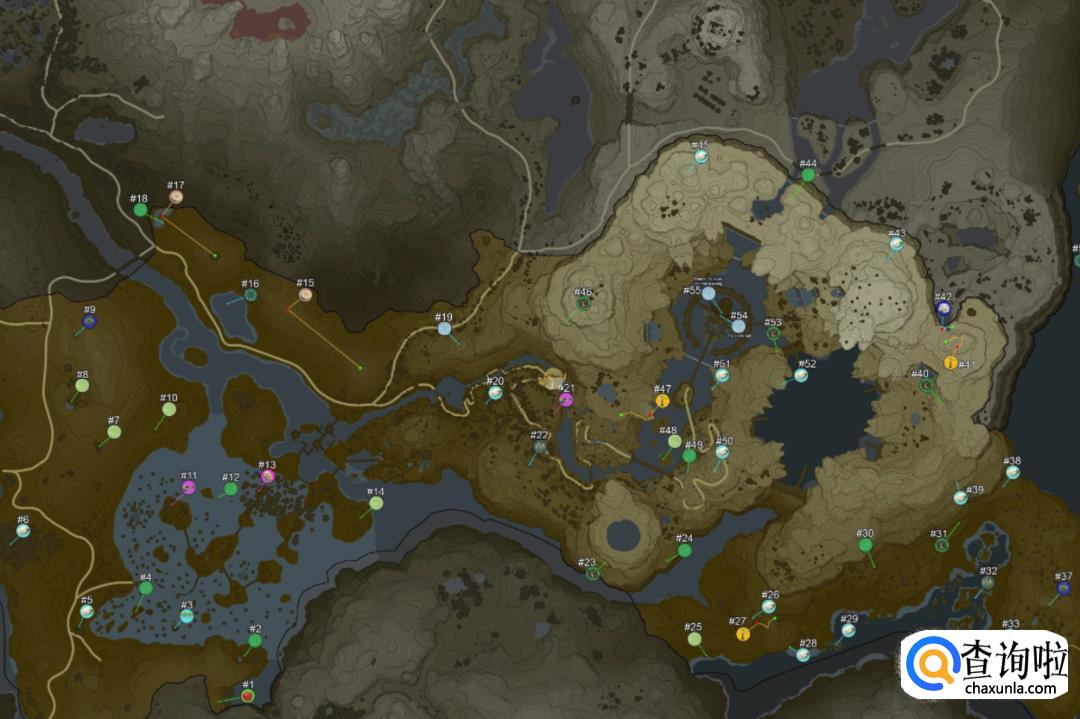Select the magenta marker #11

tap(189, 487)
